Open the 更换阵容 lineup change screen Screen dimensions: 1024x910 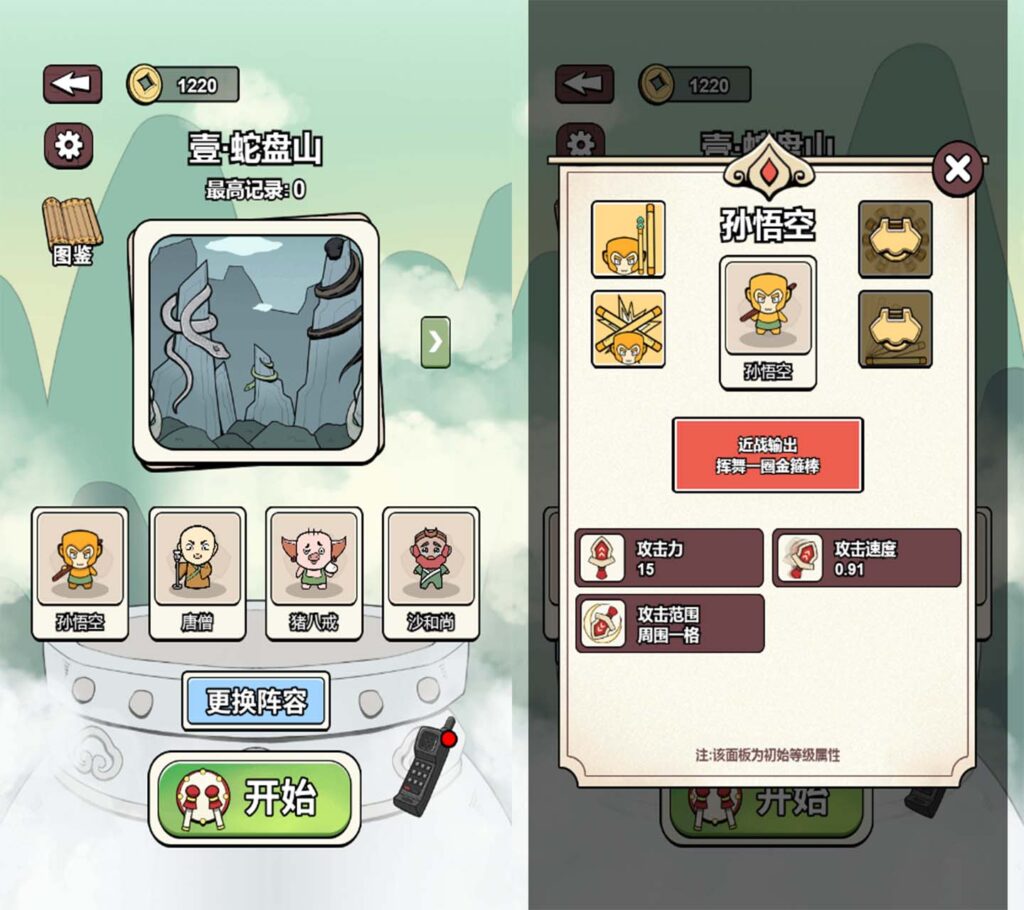[256, 700]
